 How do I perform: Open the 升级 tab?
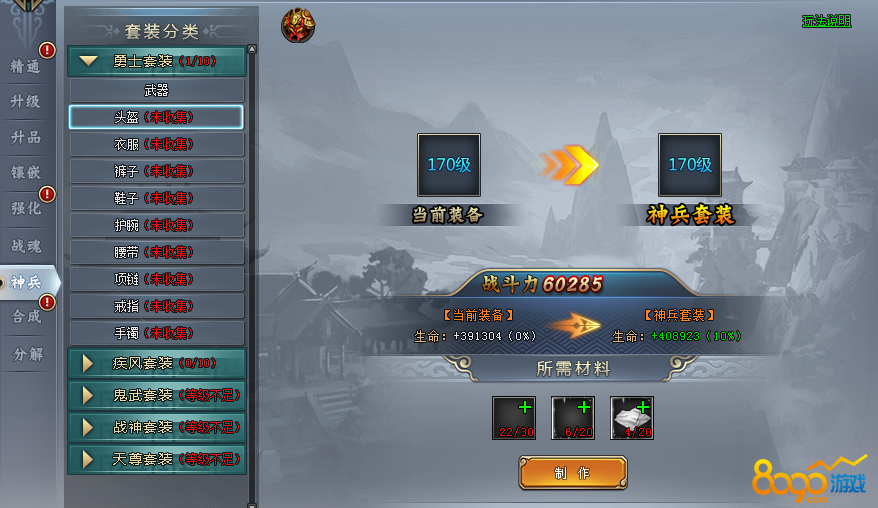pos(26,102)
